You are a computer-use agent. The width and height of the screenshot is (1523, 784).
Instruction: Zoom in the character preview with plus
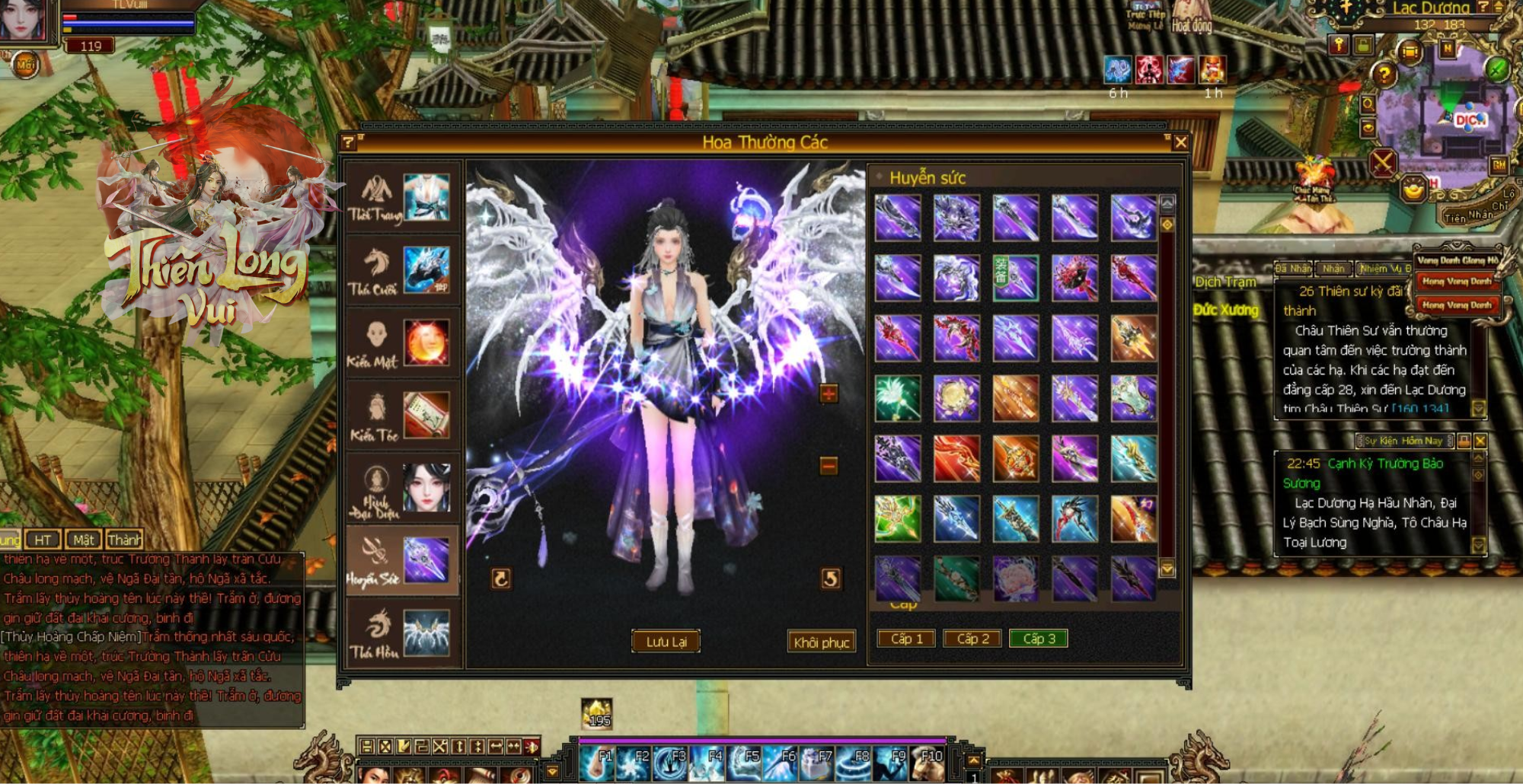tap(829, 394)
